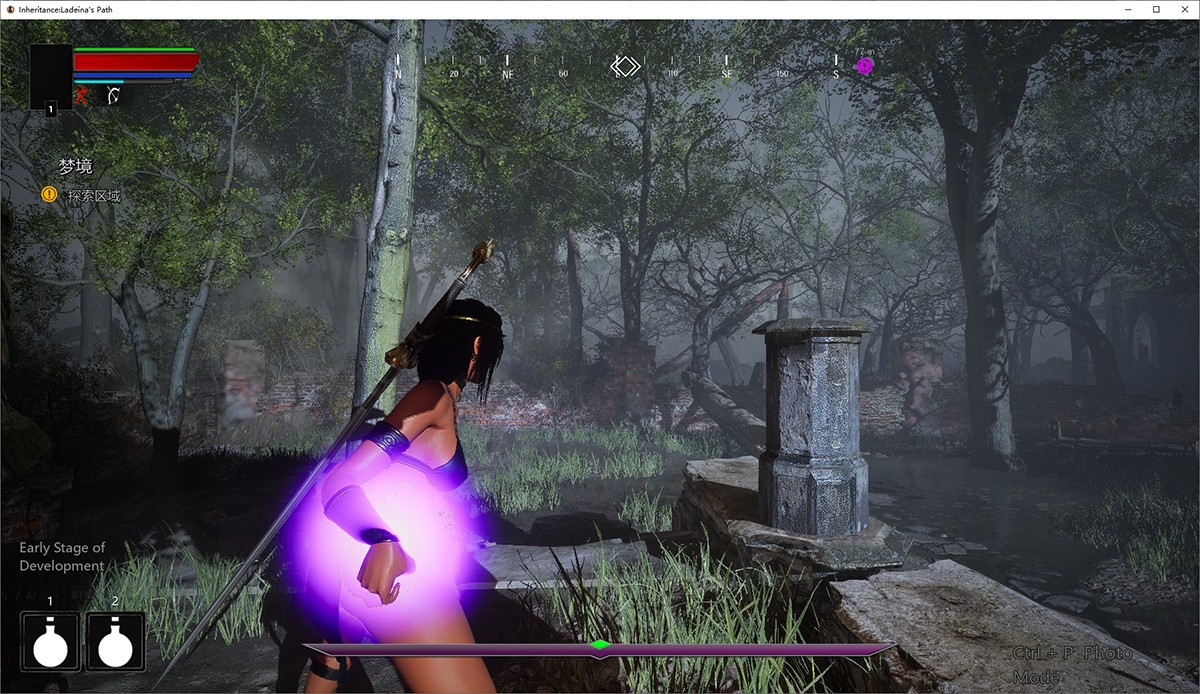The image size is (1200, 694).
Task: Select the purple waypoint marker on the compass
Action: [865, 67]
